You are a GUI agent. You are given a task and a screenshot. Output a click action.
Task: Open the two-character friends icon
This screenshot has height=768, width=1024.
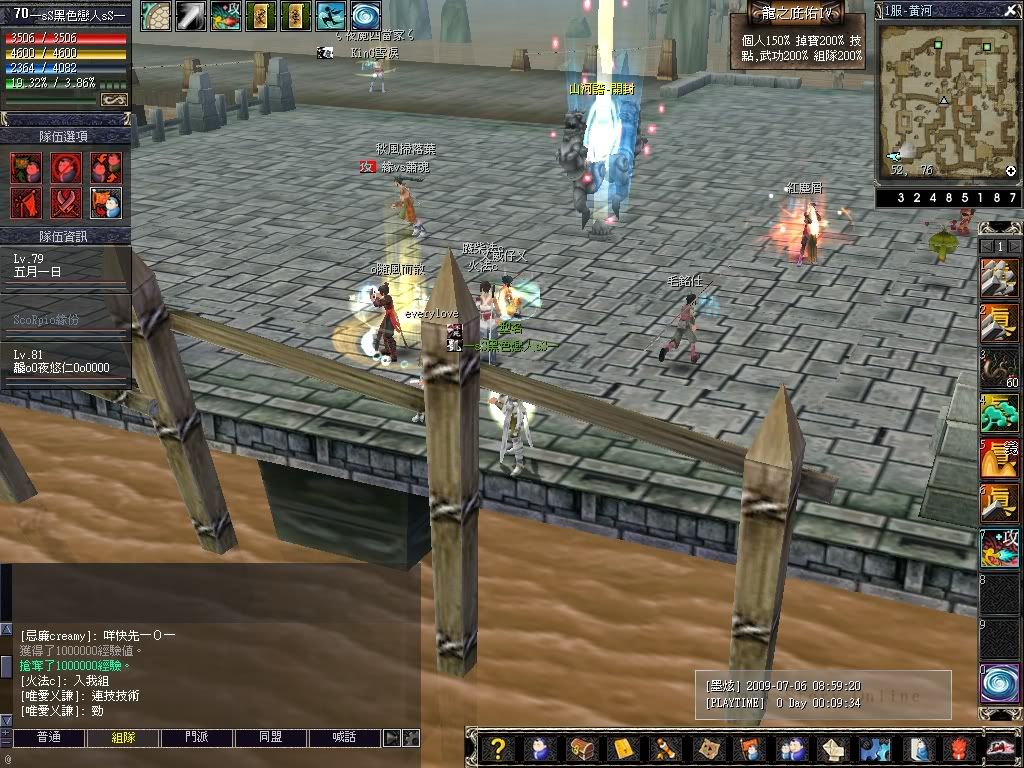click(791, 748)
